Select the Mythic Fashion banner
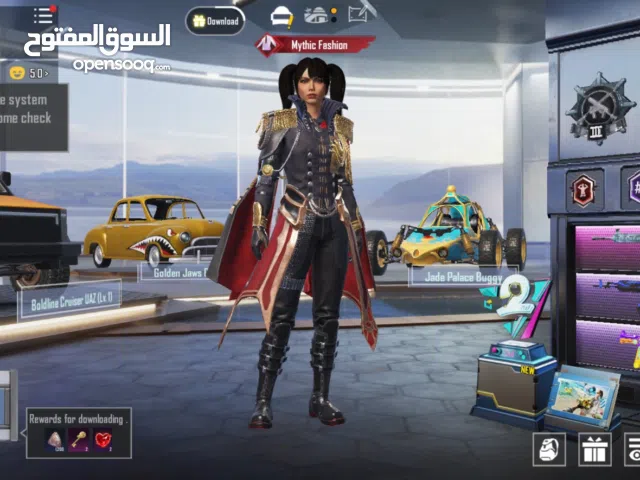 315,45
